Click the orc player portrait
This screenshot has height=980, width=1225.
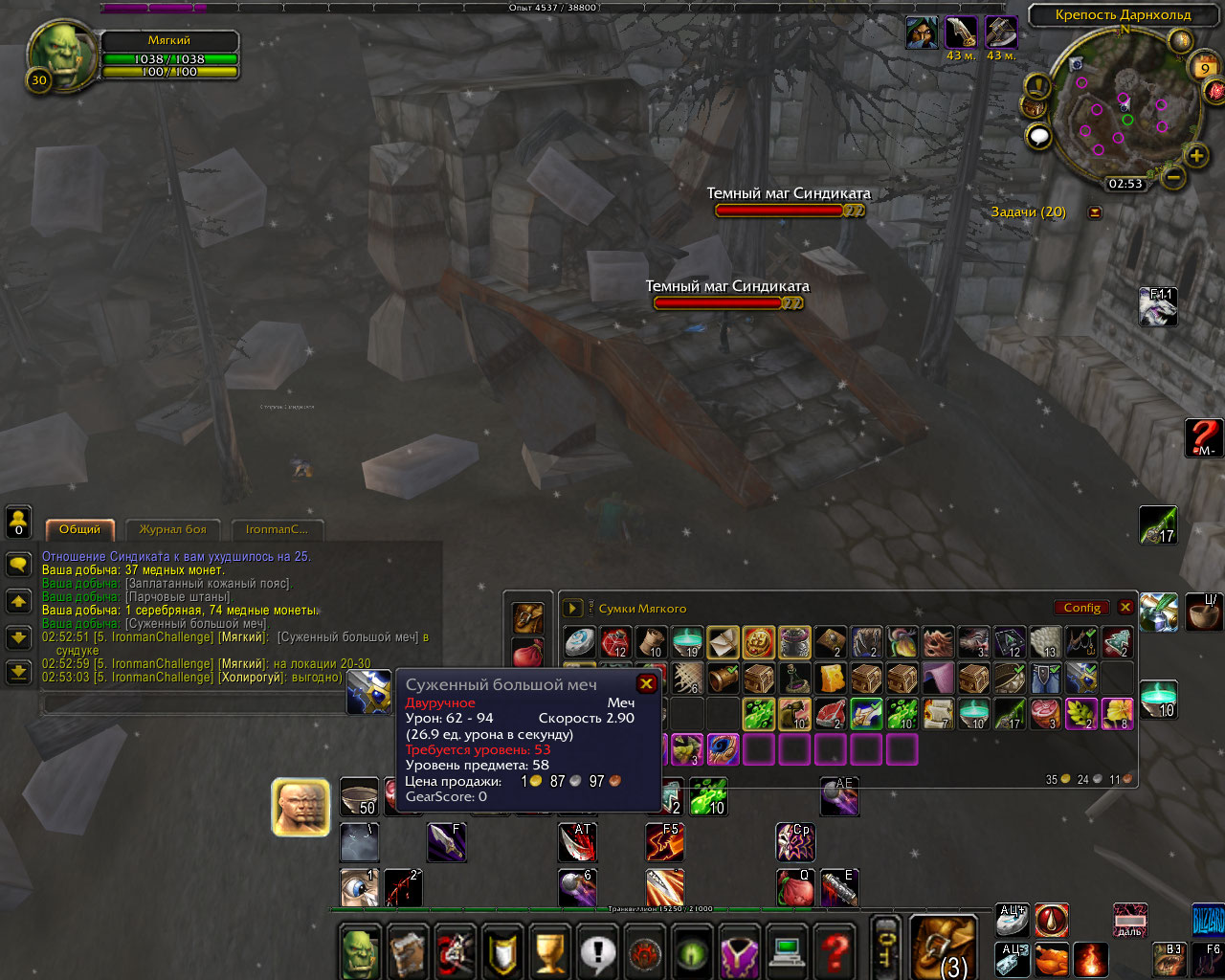[x=60, y=55]
